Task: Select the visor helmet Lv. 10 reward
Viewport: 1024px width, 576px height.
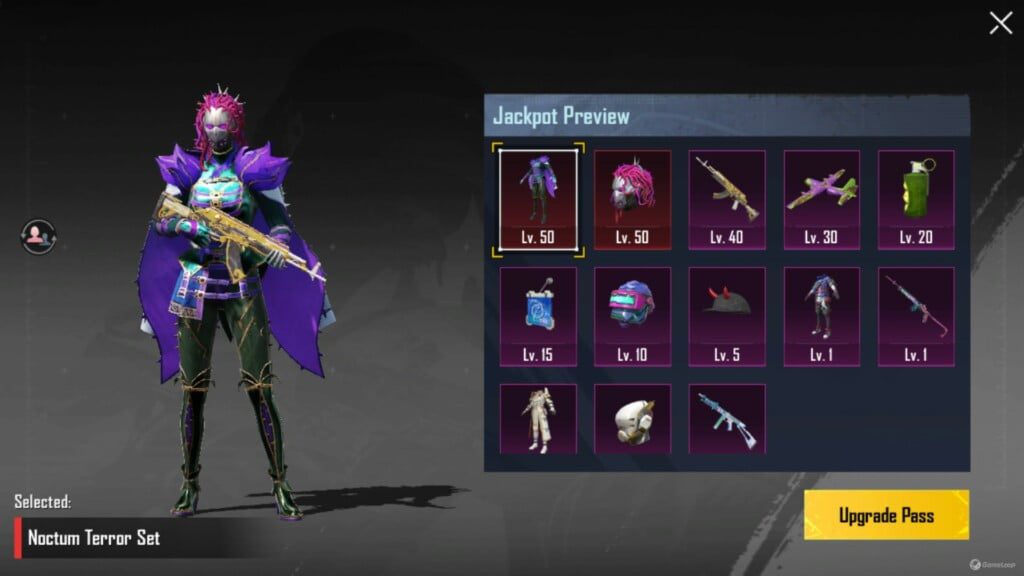Action: 632,316
